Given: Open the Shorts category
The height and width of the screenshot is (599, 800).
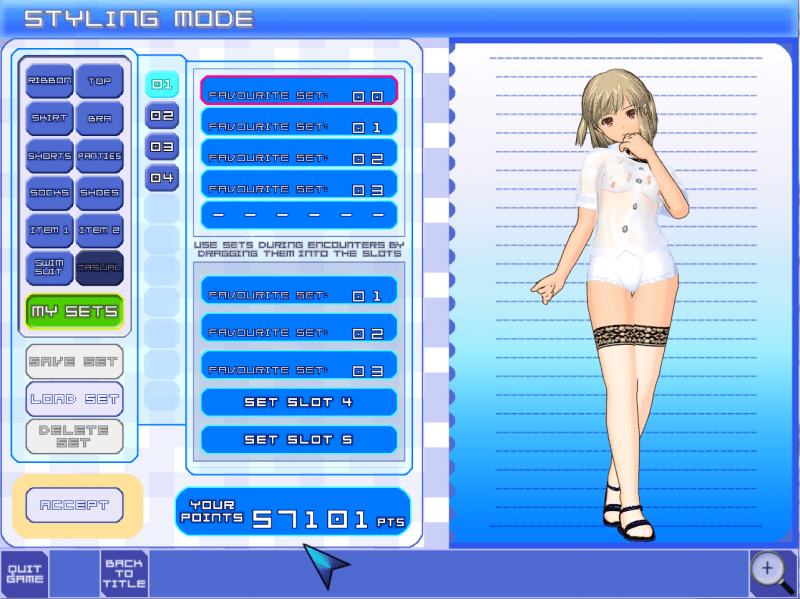Looking at the screenshot, I should coord(49,156).
